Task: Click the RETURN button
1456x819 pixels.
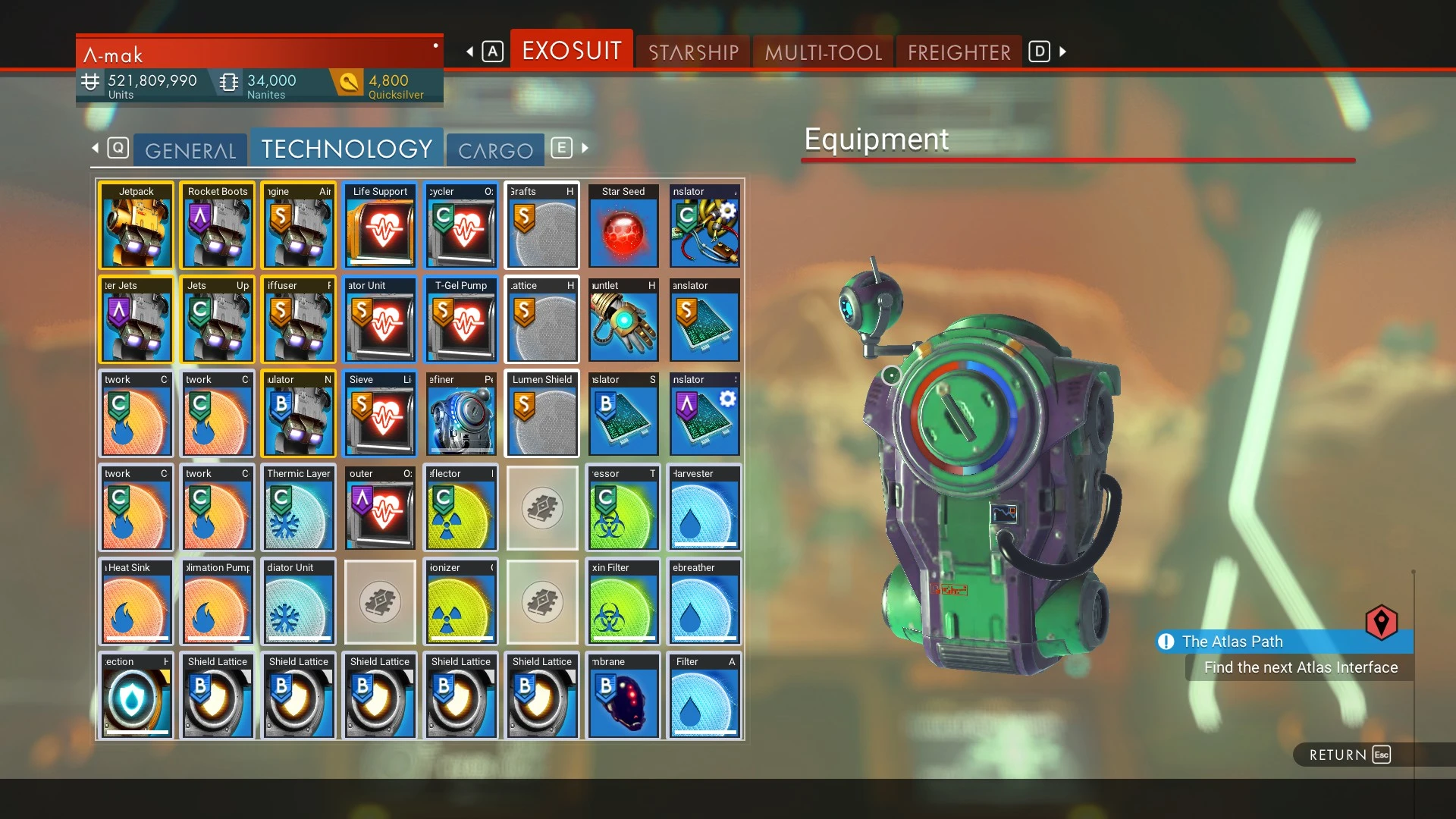Action: [1346, 755]
